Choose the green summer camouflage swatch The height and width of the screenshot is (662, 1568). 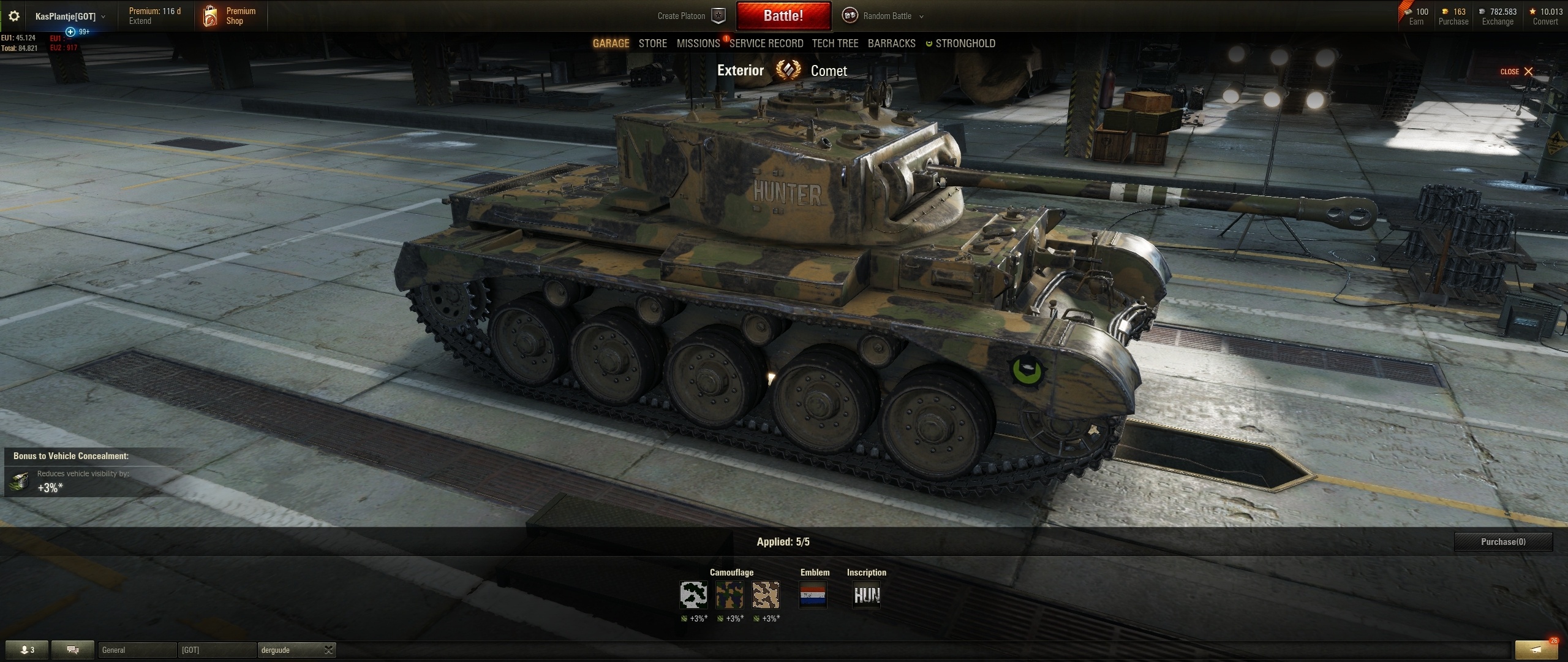tap(729, 595)
